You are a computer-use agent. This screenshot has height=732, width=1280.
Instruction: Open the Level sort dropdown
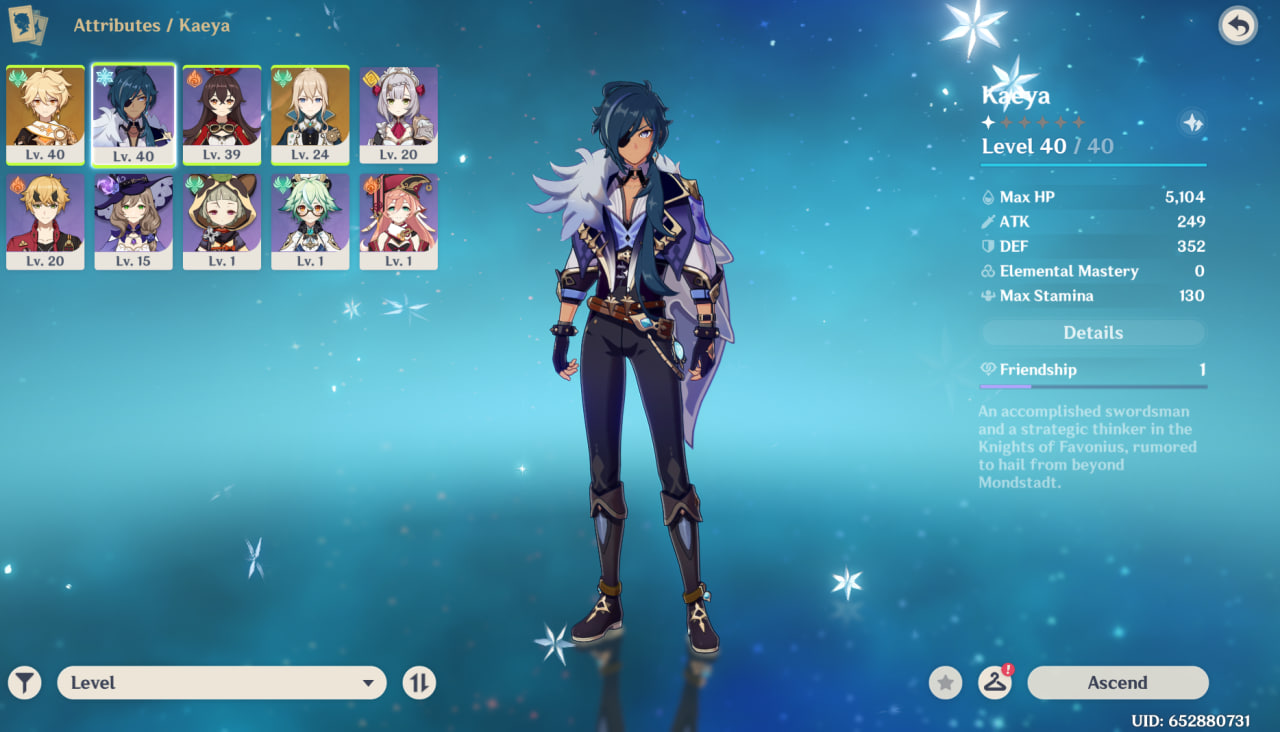click(222, 683)
